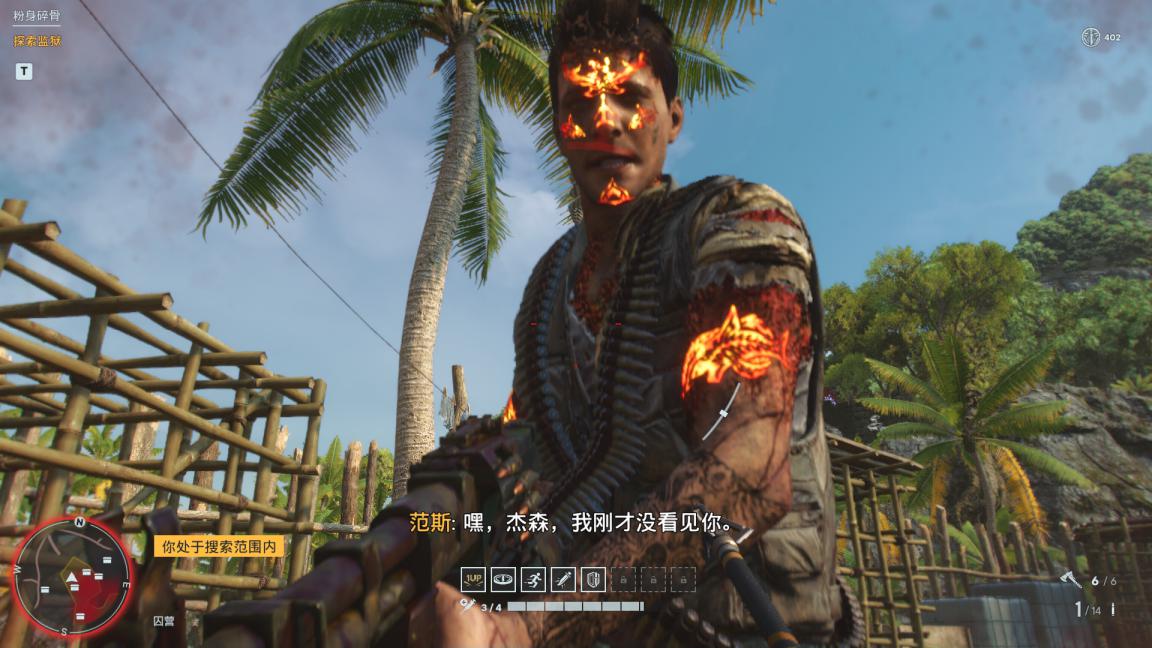1152x648 pixels.
Task: Click the landmine perk icon
Action: [x=503, y=579]
